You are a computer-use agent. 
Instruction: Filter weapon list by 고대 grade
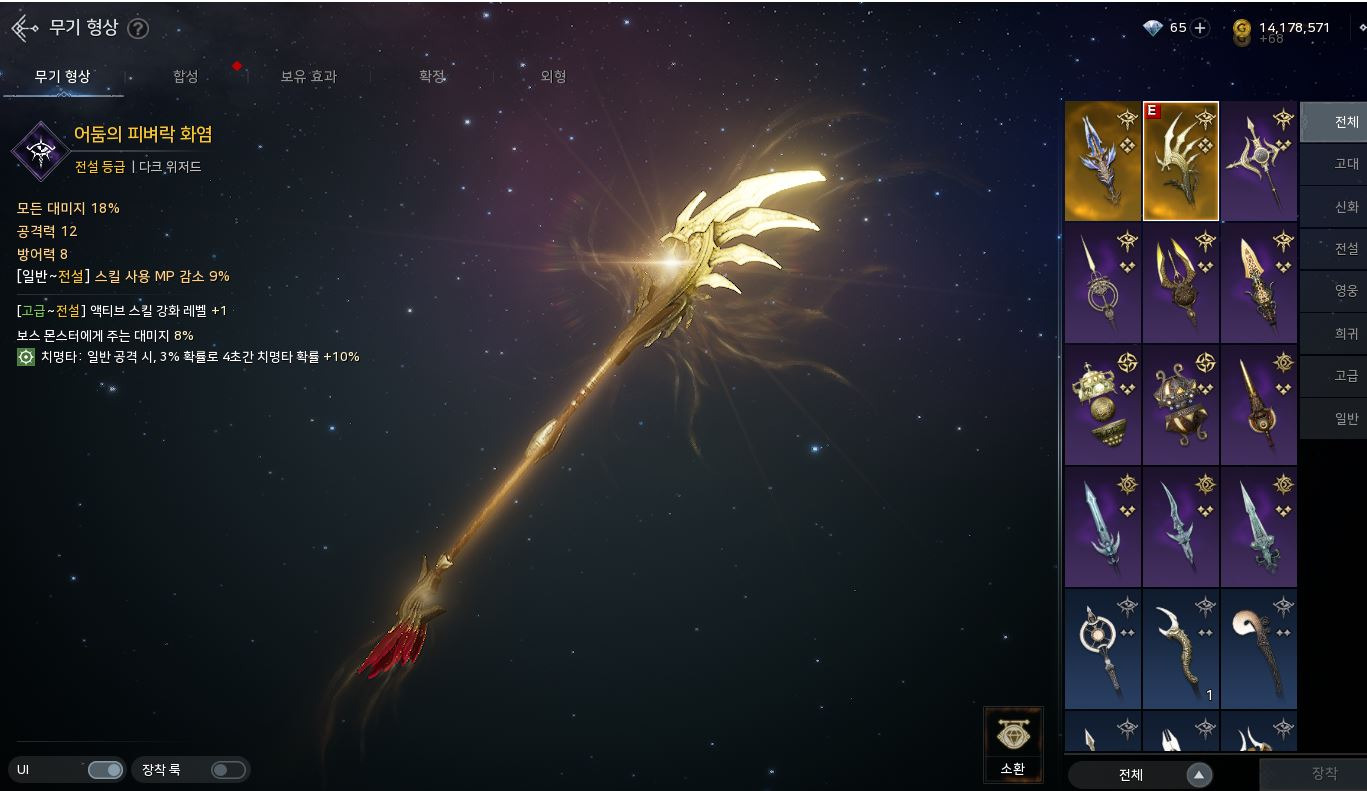coord(1346,164)
